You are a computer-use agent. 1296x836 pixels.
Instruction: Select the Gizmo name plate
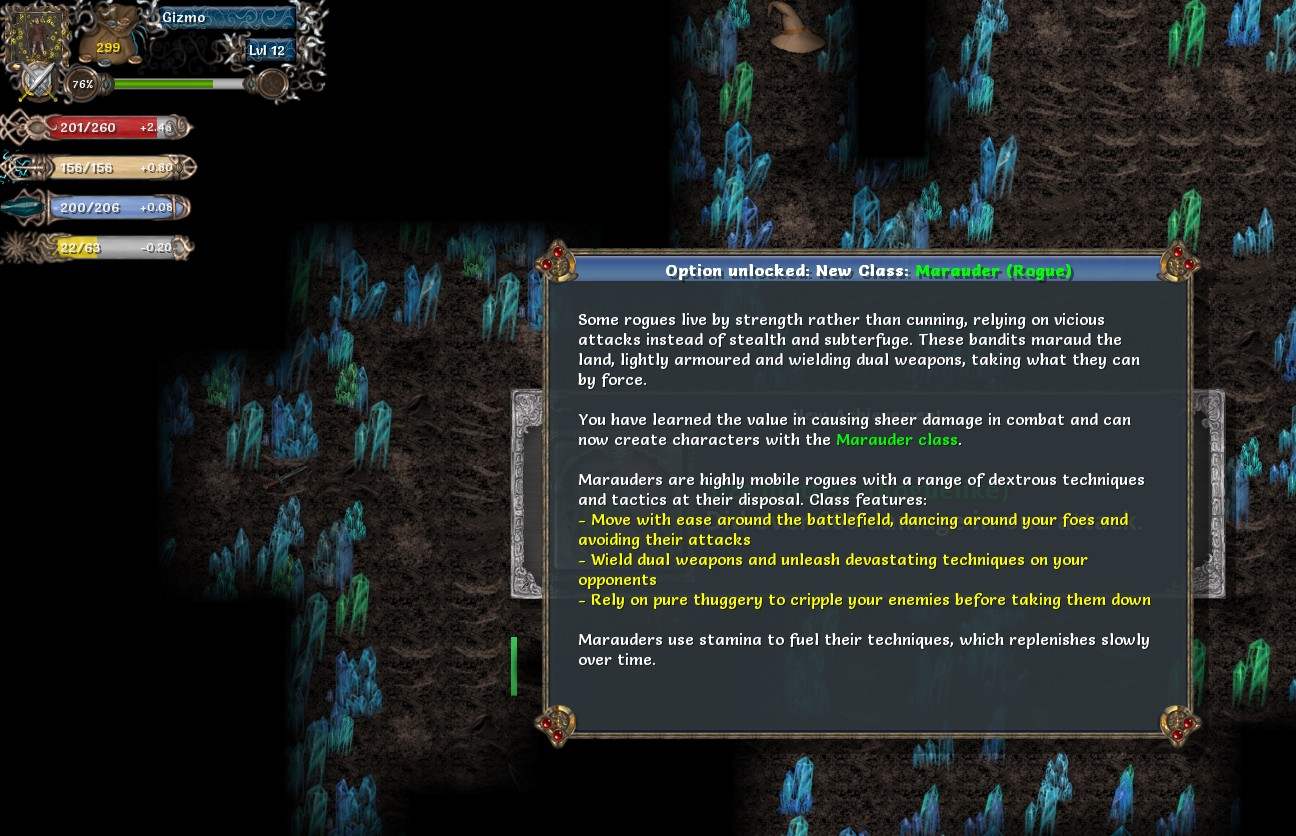click(x=227, y=18)
